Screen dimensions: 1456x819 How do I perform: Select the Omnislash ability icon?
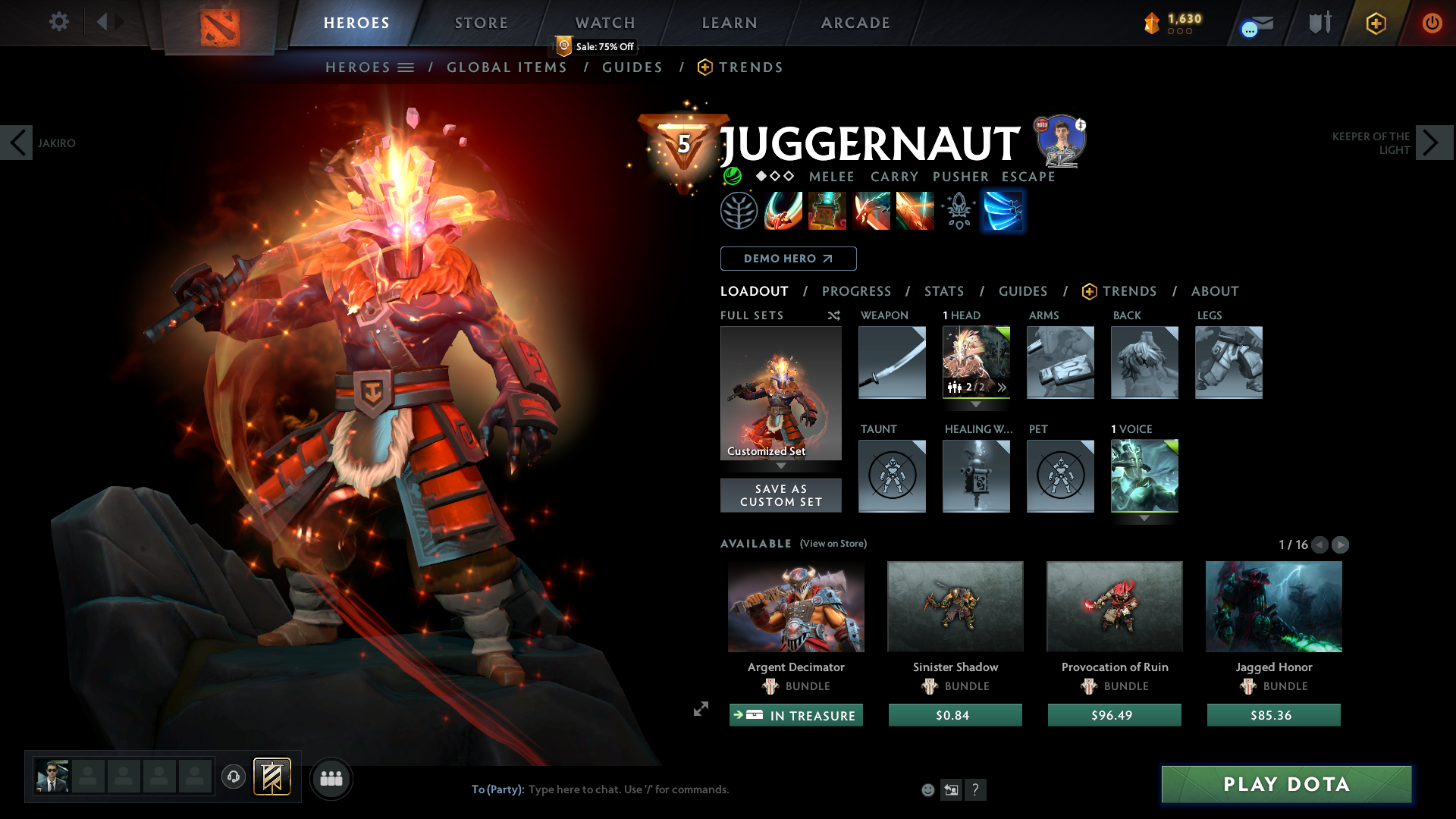1003,211
